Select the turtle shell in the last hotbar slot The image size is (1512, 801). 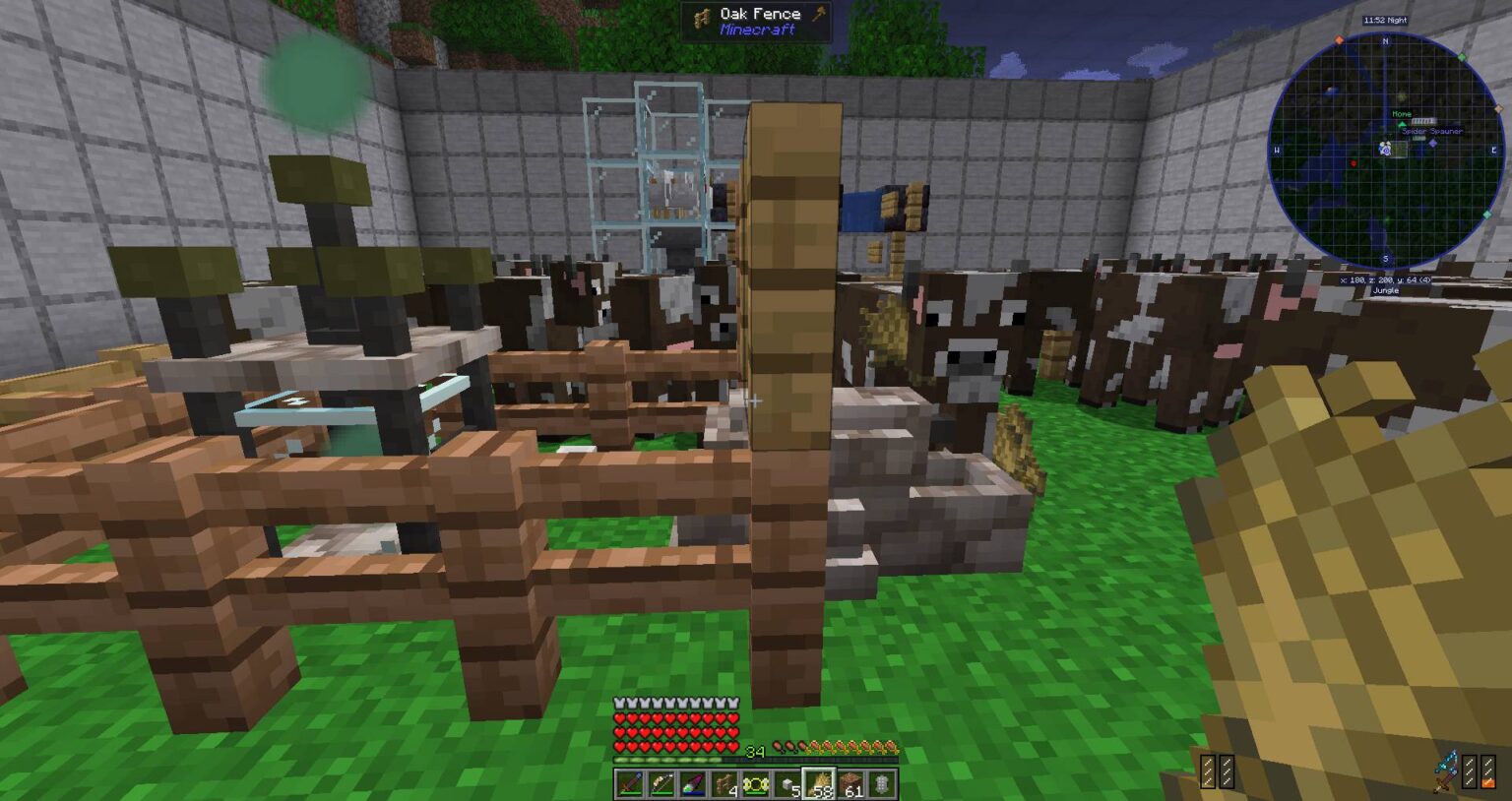pos(881,785)
